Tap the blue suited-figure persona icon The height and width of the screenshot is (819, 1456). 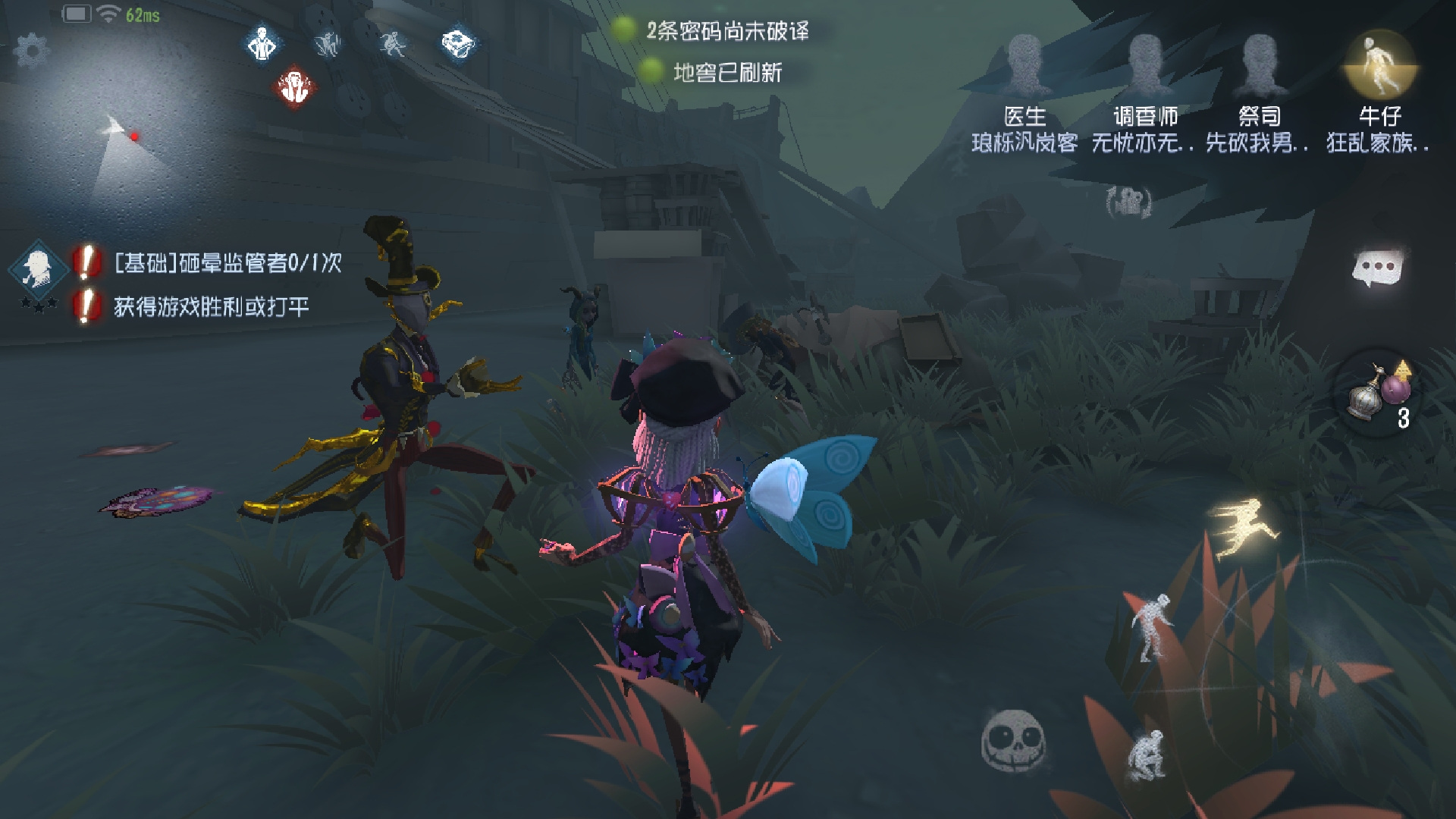click(262, 43)
